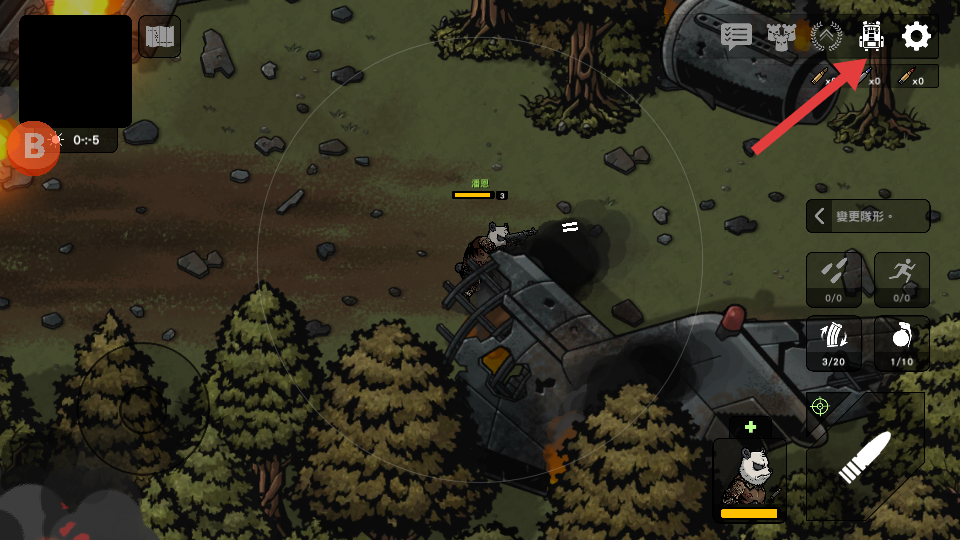Reload the weapon magazine
Image resolution: width=960 pixels, height=540 pixels.
pos(833,343)
